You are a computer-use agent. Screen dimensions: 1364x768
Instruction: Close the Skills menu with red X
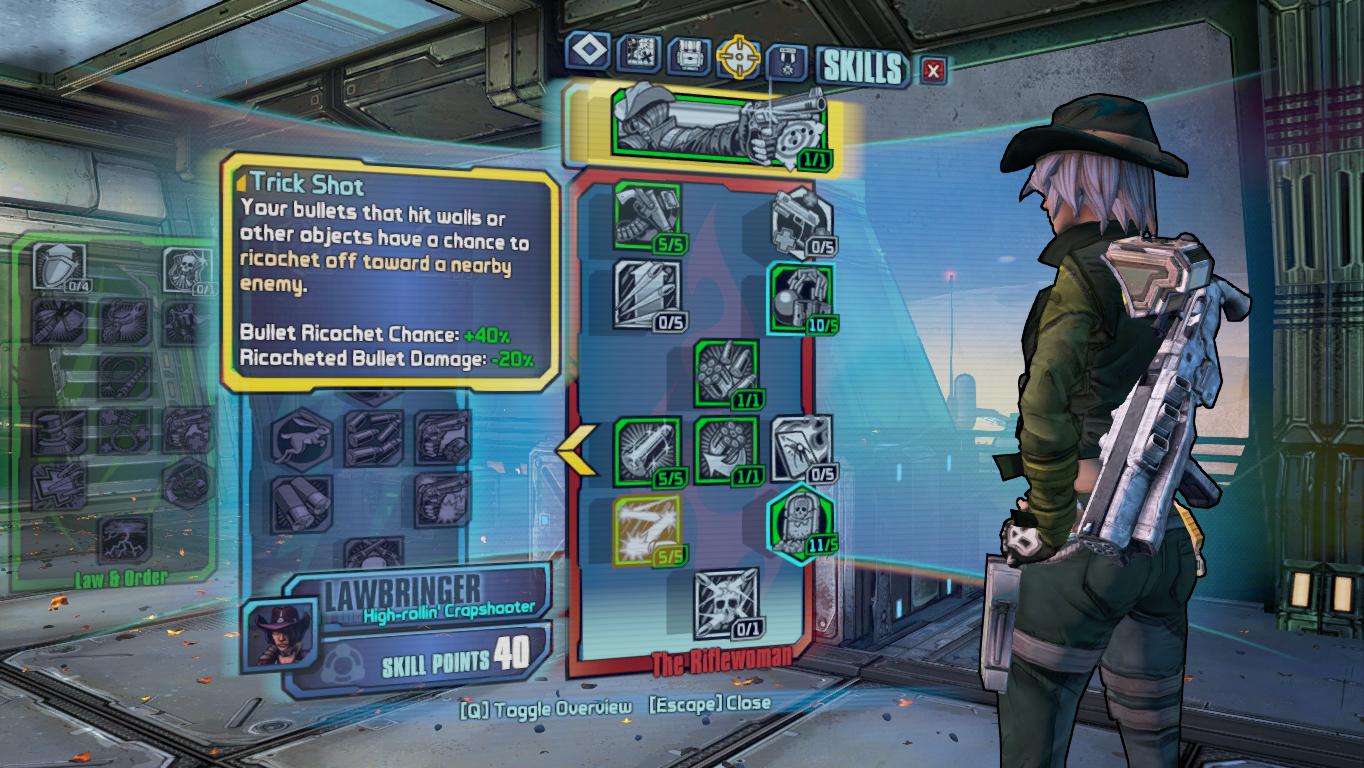[933, 69]
